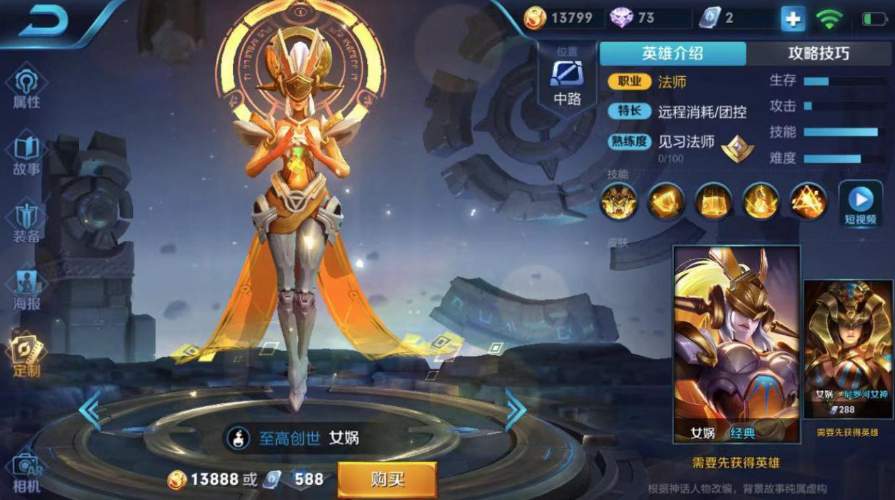Image resolution: width=895 pixels, height=500 pixels.
Task: Play the 短视频 short video
Action: tap(860, 204)
